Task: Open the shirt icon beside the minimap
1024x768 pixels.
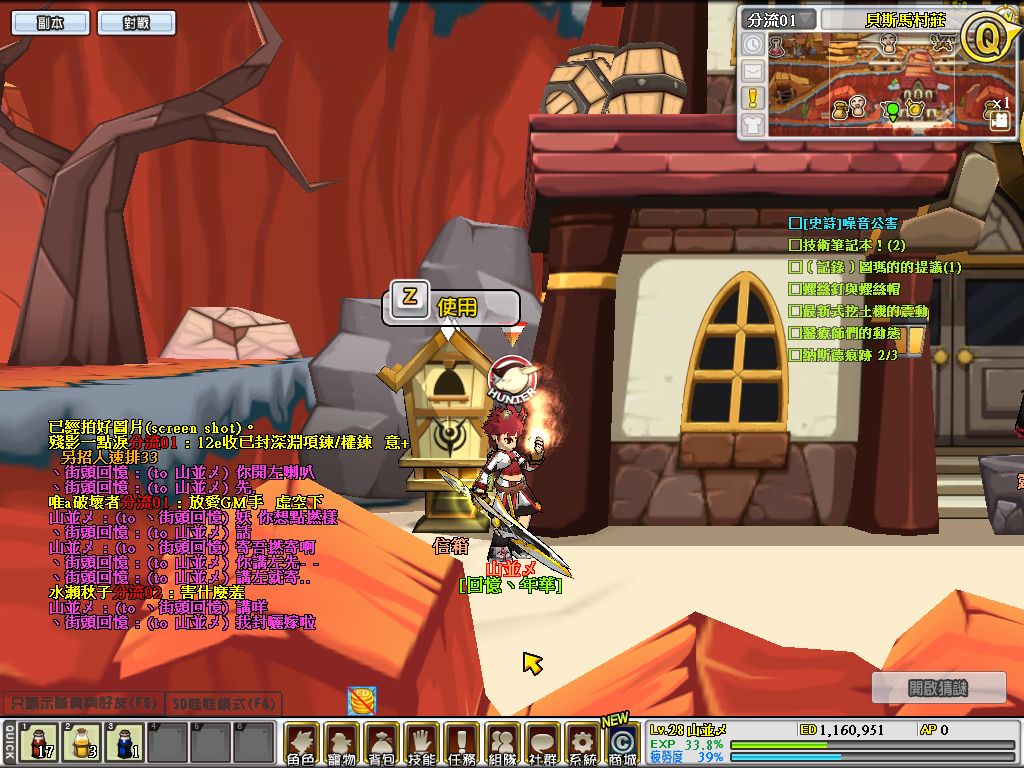Action: pos(753,124)
